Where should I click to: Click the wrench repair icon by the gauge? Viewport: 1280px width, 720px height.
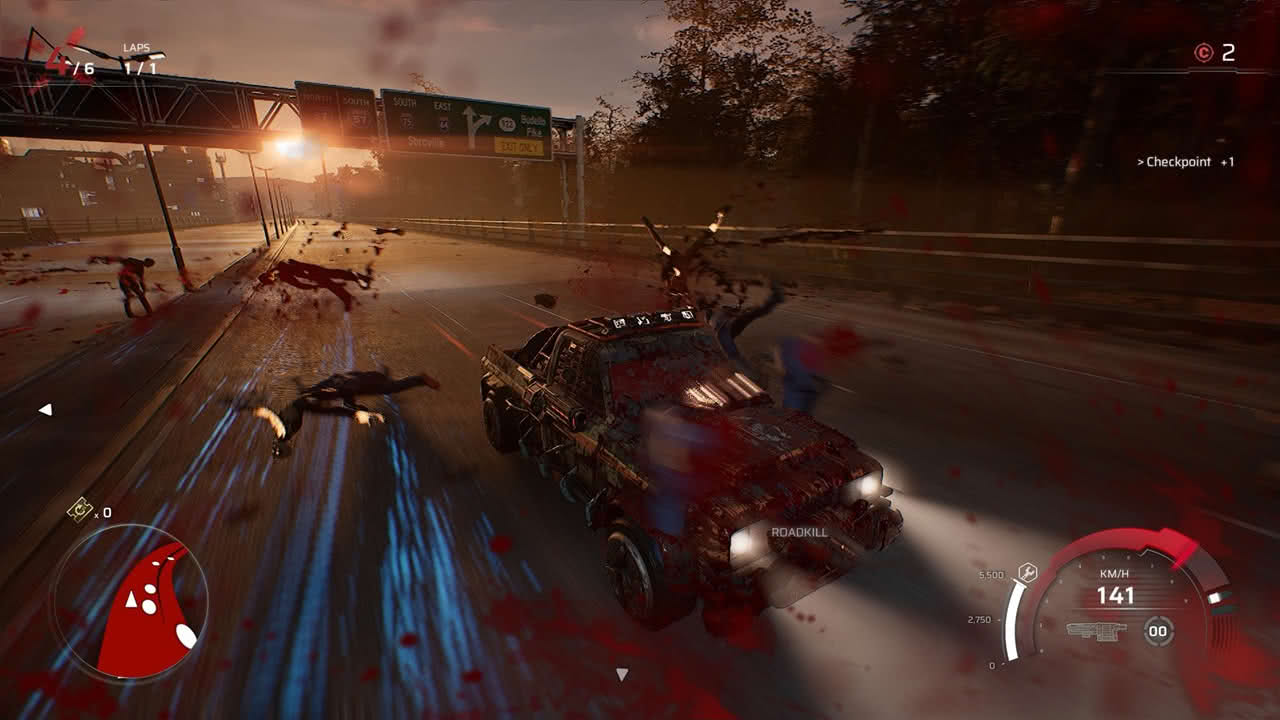[1027, 572]
